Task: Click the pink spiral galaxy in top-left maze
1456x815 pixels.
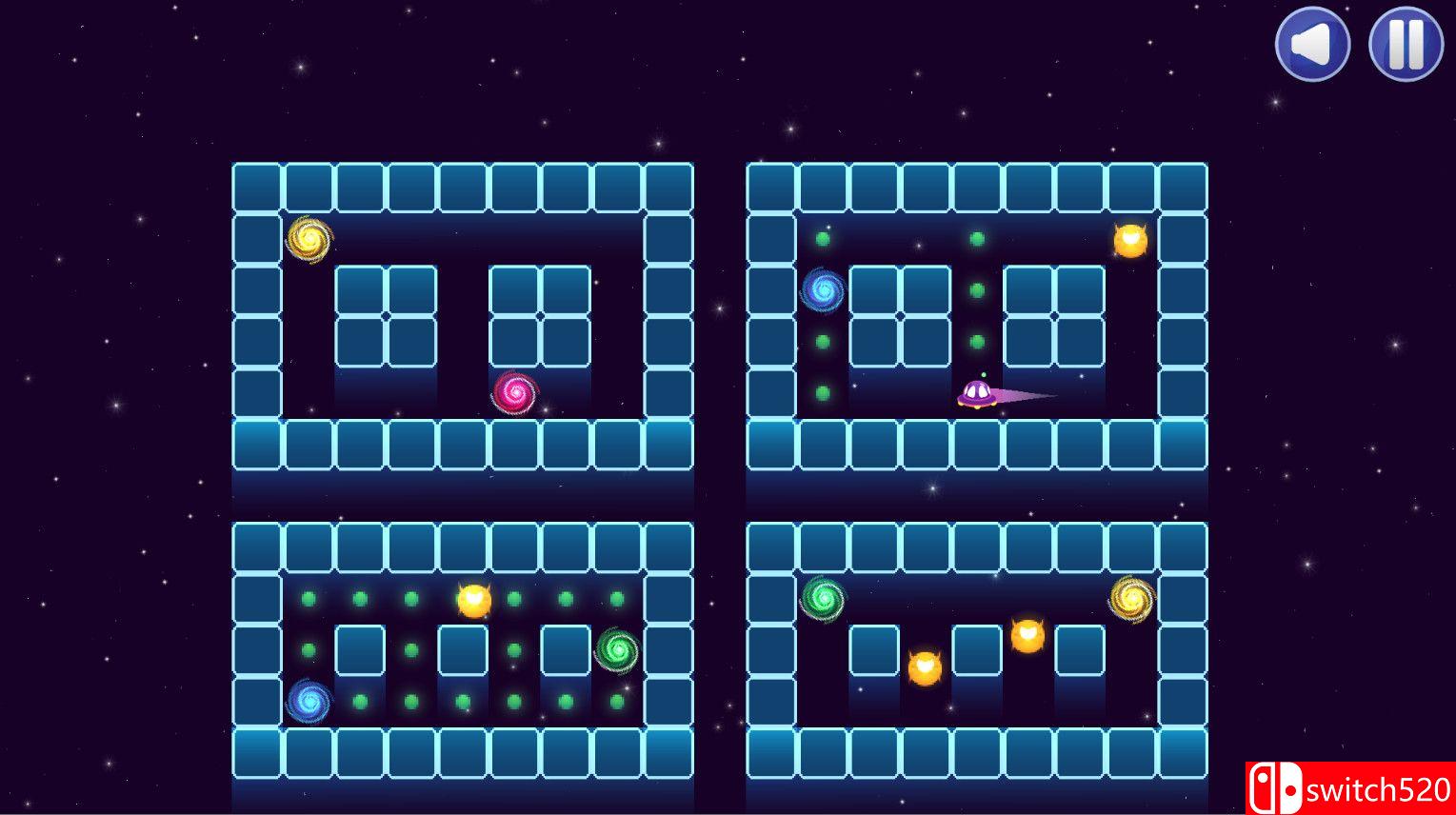Action: click(x=512, y=393)
